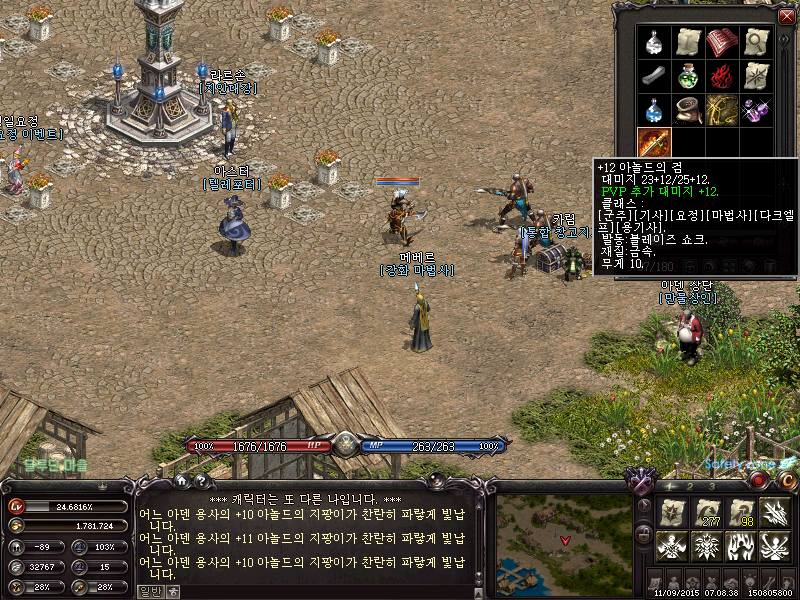Choose the red flame item

pos(721,76)
